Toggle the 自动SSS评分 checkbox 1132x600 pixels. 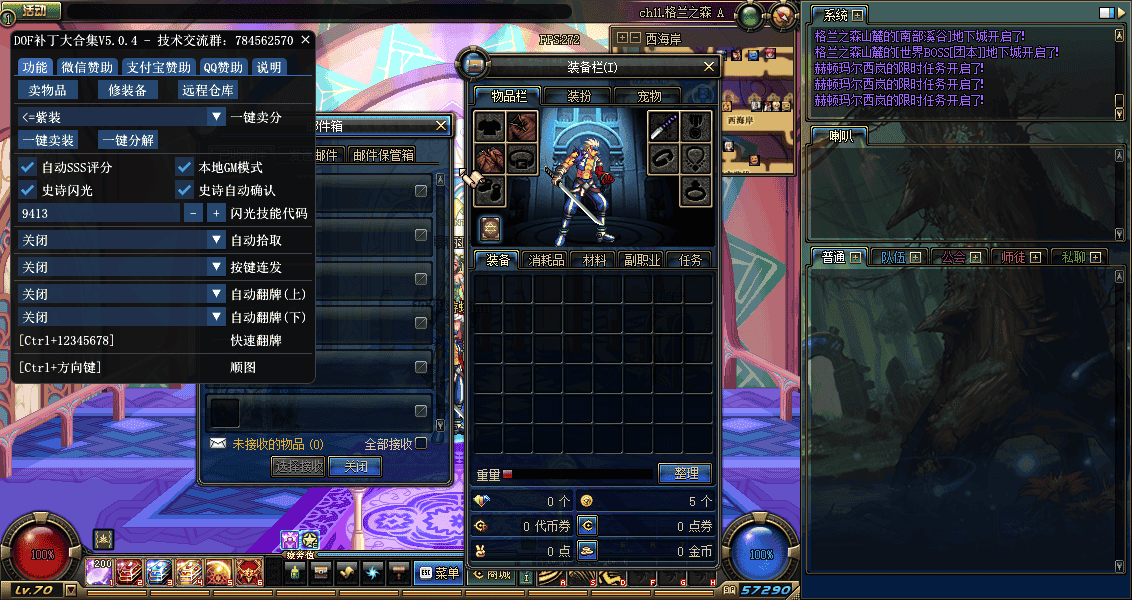coord(28,167)
